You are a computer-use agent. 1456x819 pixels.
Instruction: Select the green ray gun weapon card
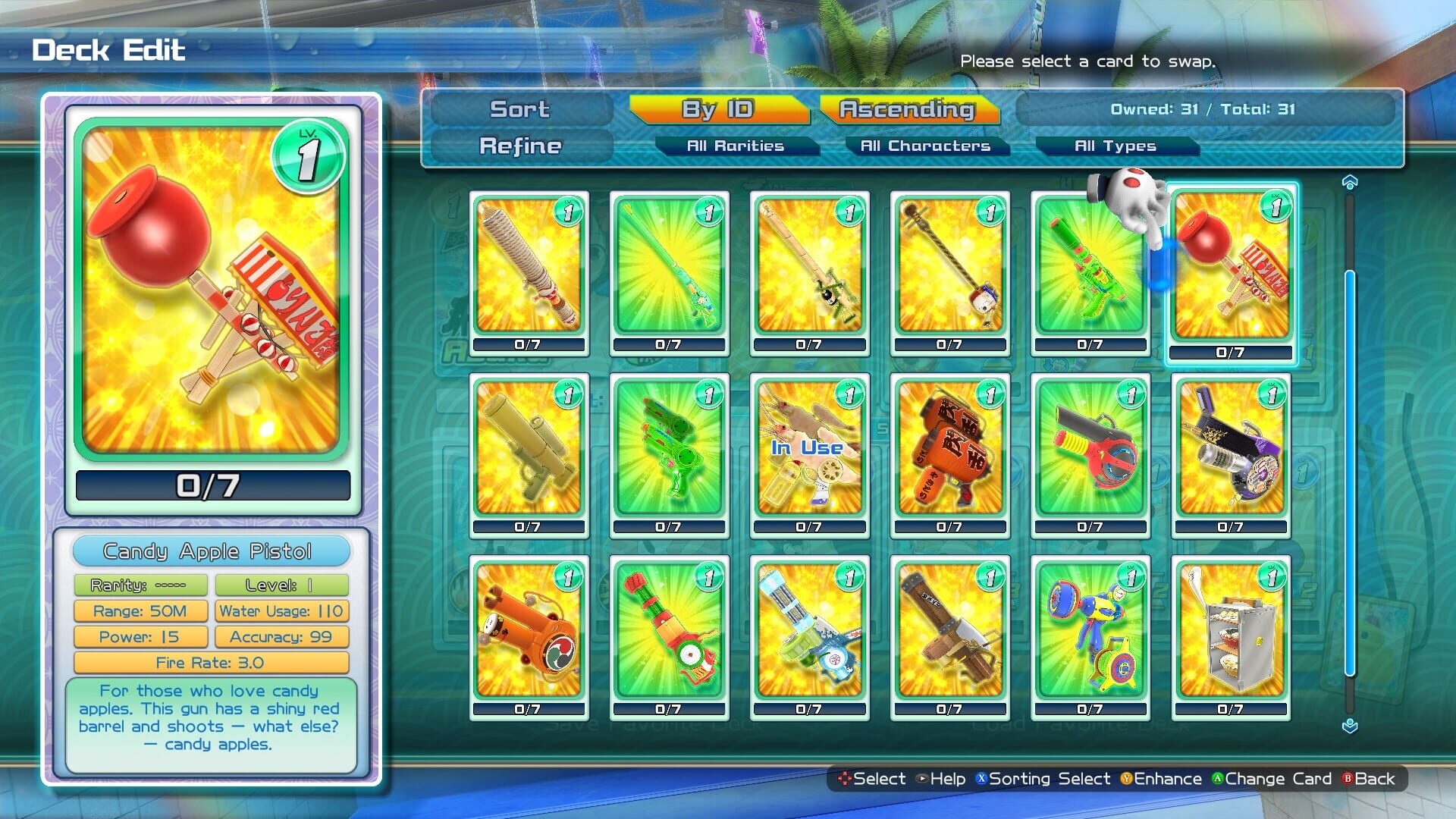click(669, 451)
